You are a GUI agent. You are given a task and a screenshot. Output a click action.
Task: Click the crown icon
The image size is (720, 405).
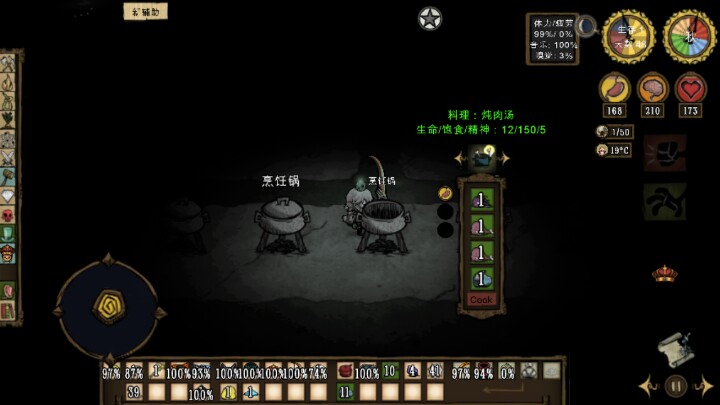(x=664, y=272)
